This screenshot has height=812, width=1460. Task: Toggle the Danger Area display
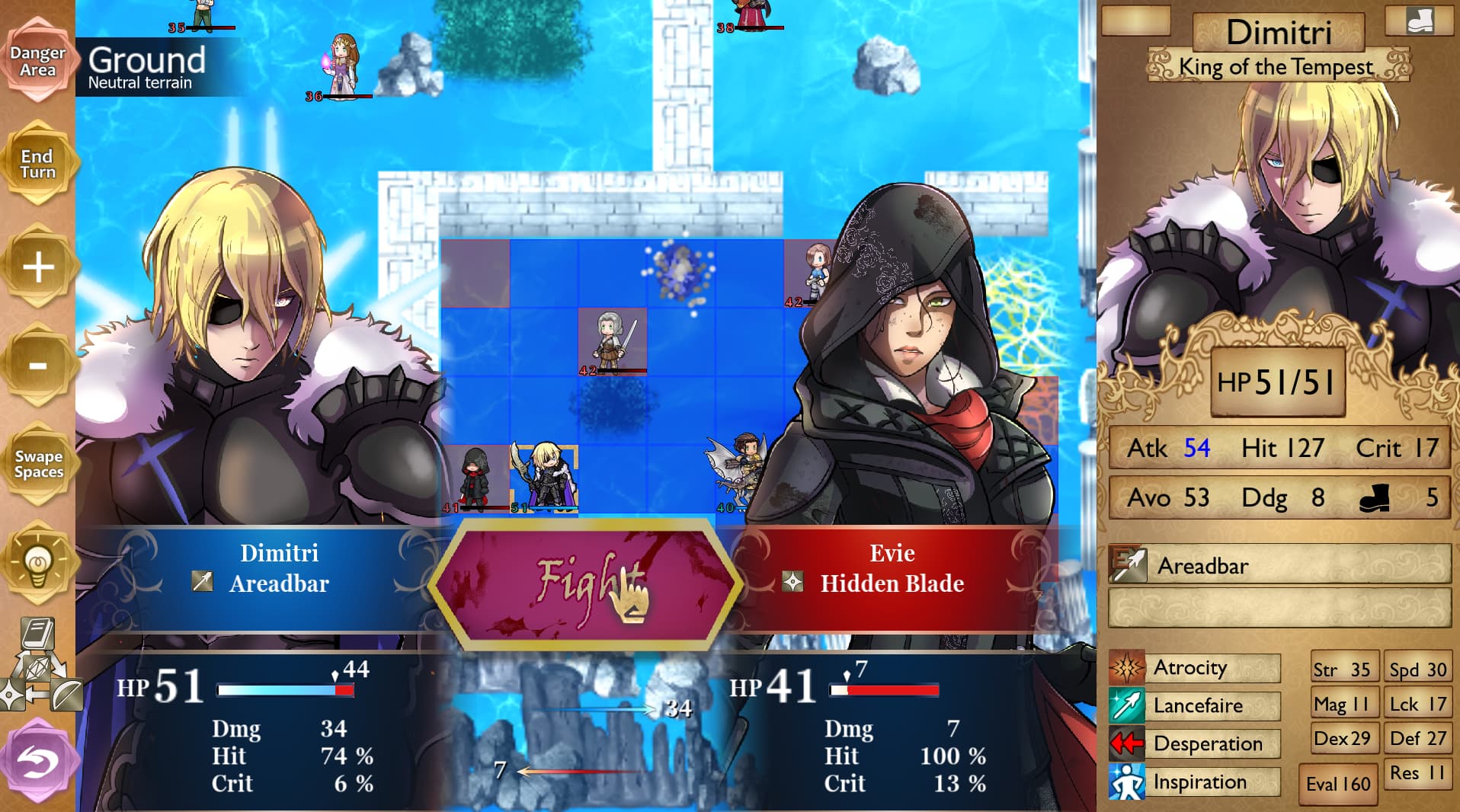(x=37, y=62)
